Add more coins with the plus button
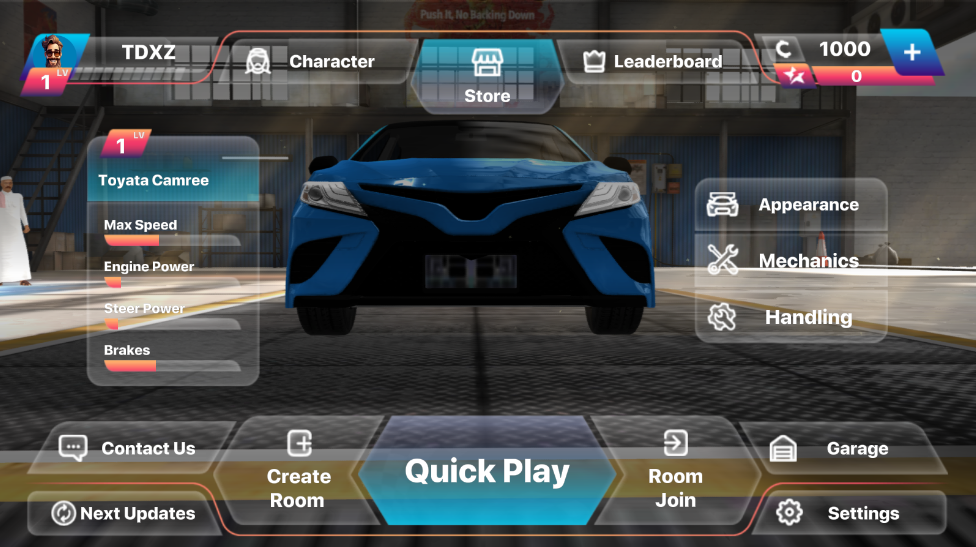 pos(912,51)
